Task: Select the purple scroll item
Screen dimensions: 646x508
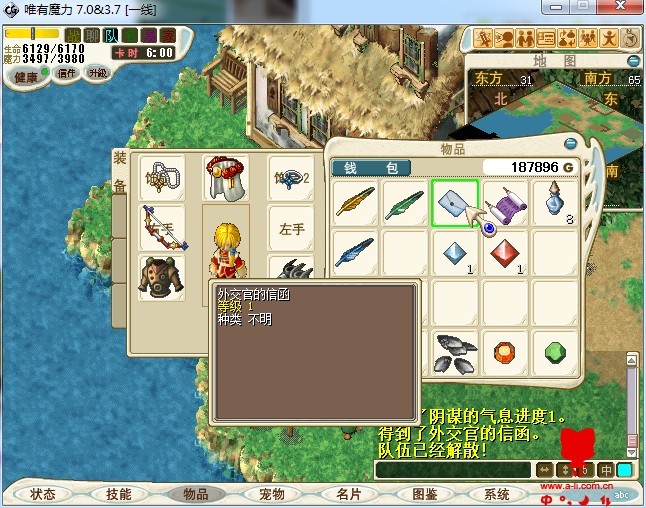Action: coord(505,203)
